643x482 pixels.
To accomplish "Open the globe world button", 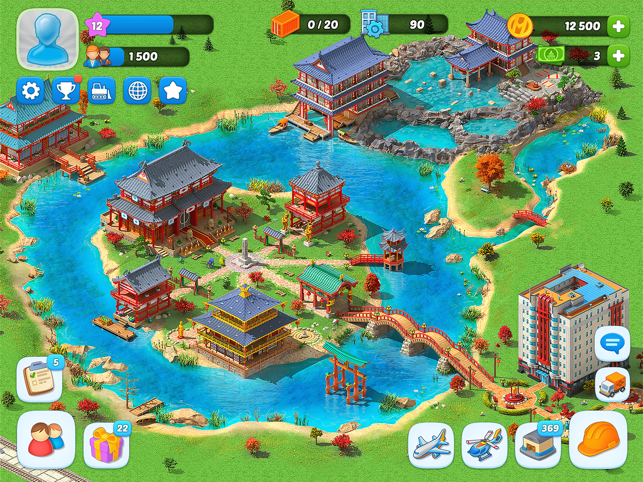I will click(x=137, y=91).
